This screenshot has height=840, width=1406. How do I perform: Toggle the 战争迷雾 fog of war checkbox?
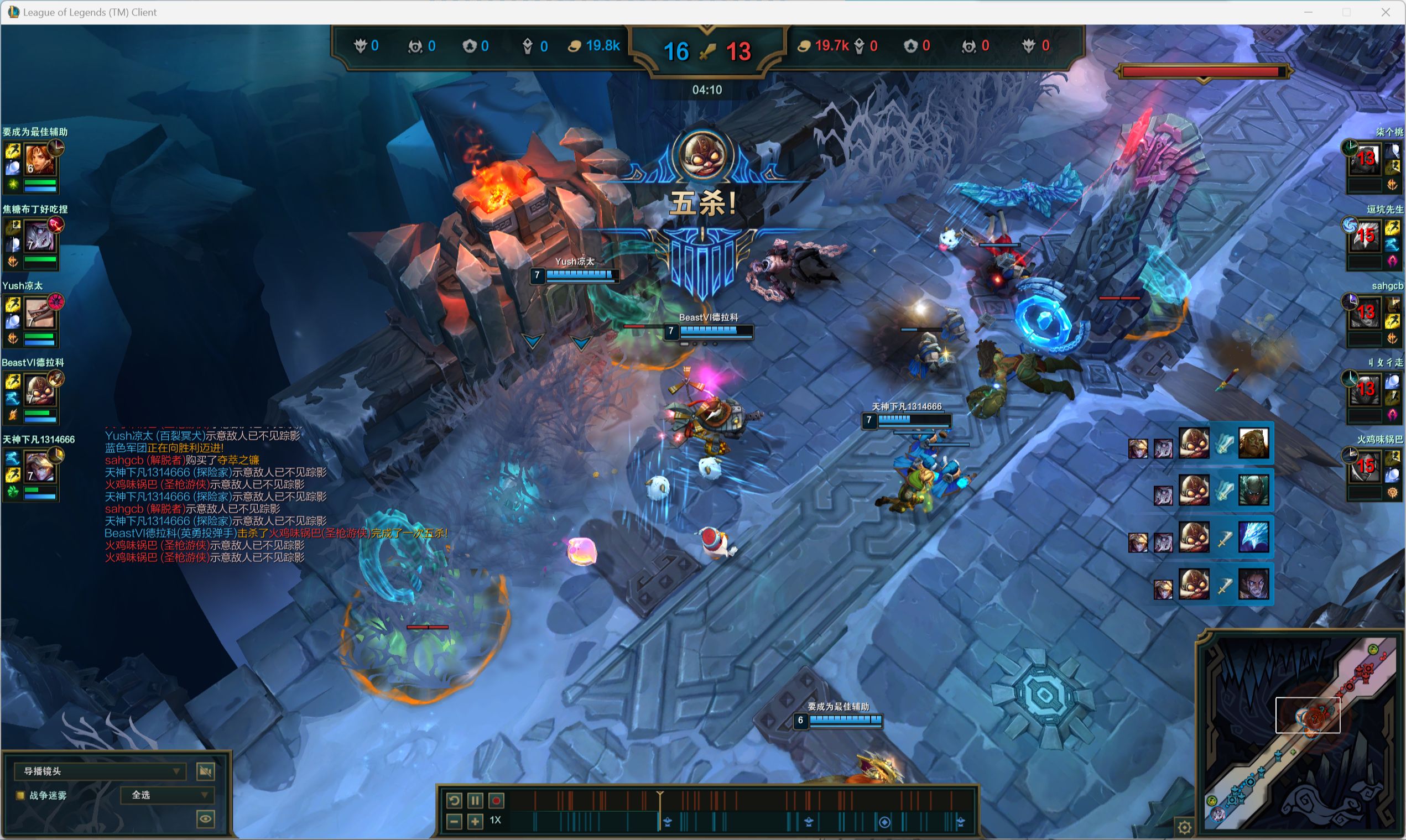[20, 795]
